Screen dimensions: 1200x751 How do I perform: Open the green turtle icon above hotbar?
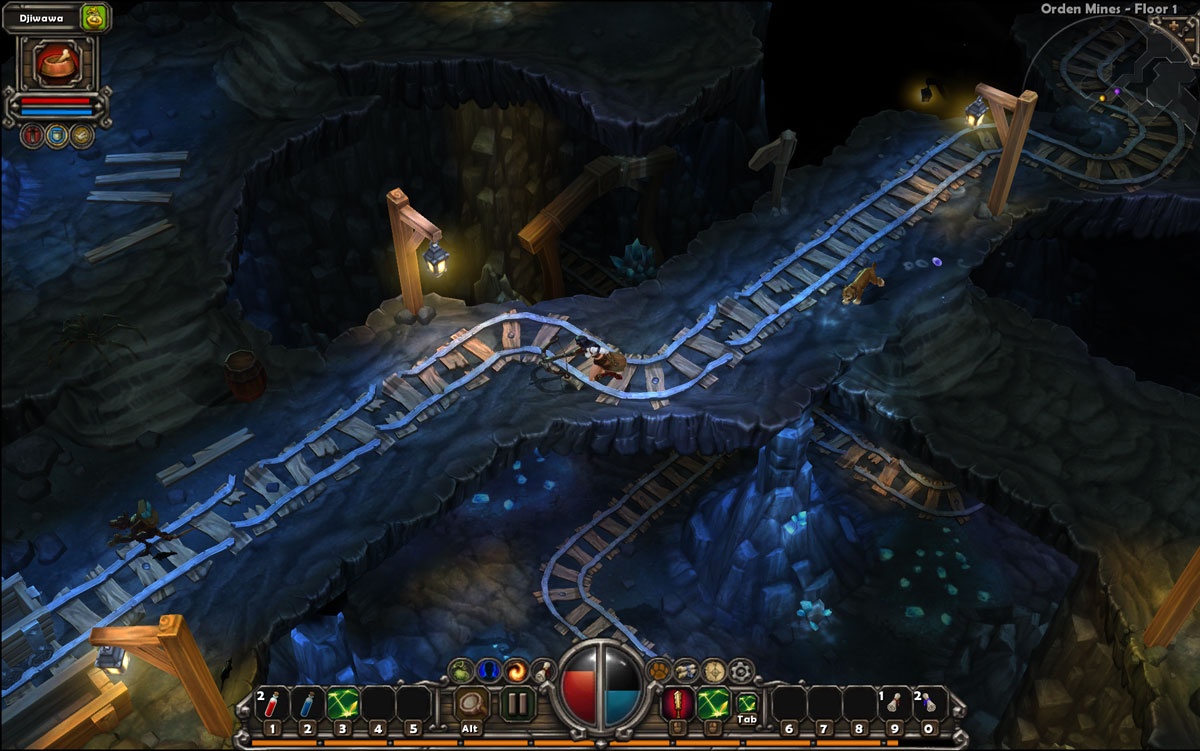pos(461,670)
